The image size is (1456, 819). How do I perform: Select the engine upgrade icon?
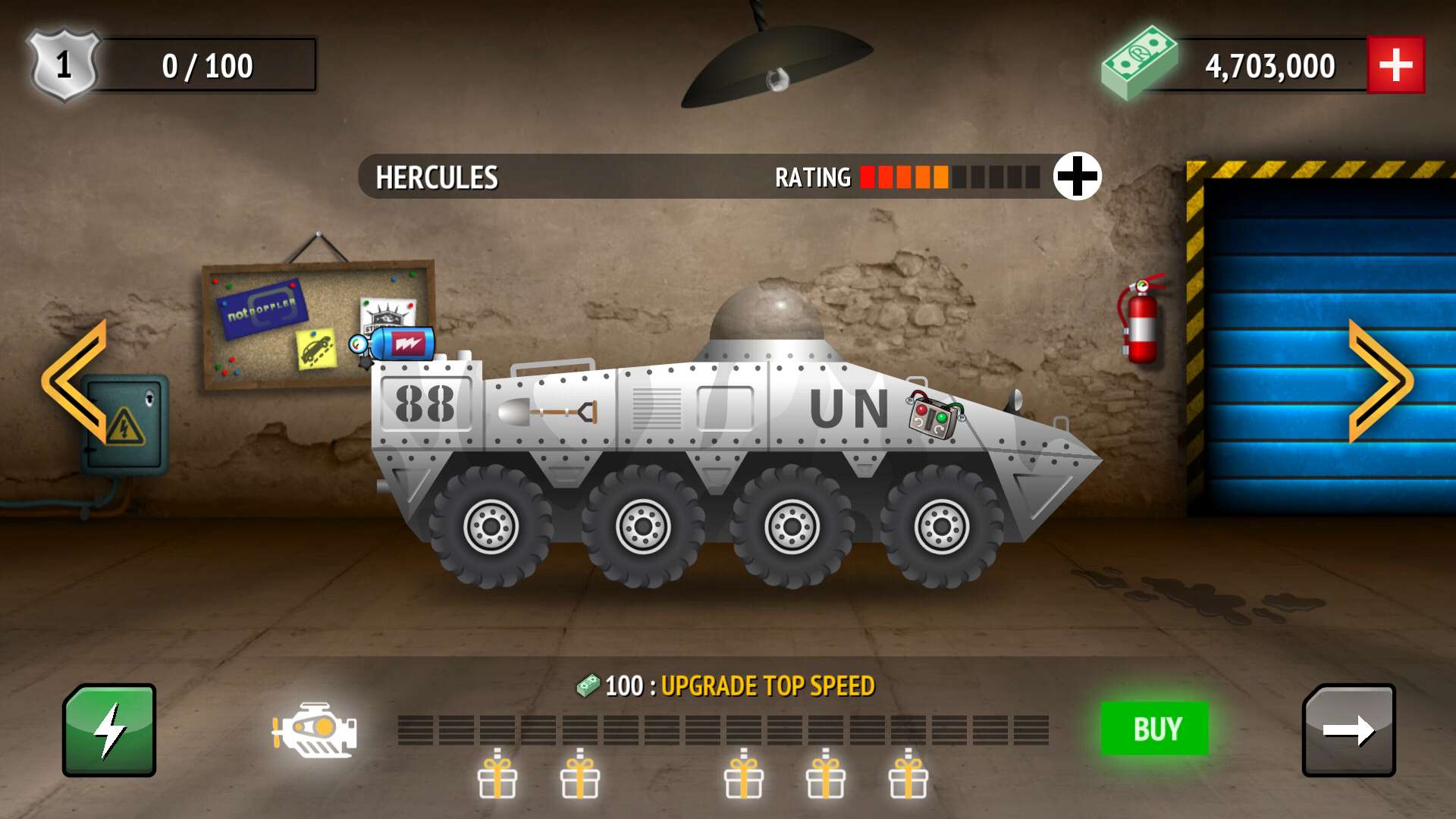[313, 730]
